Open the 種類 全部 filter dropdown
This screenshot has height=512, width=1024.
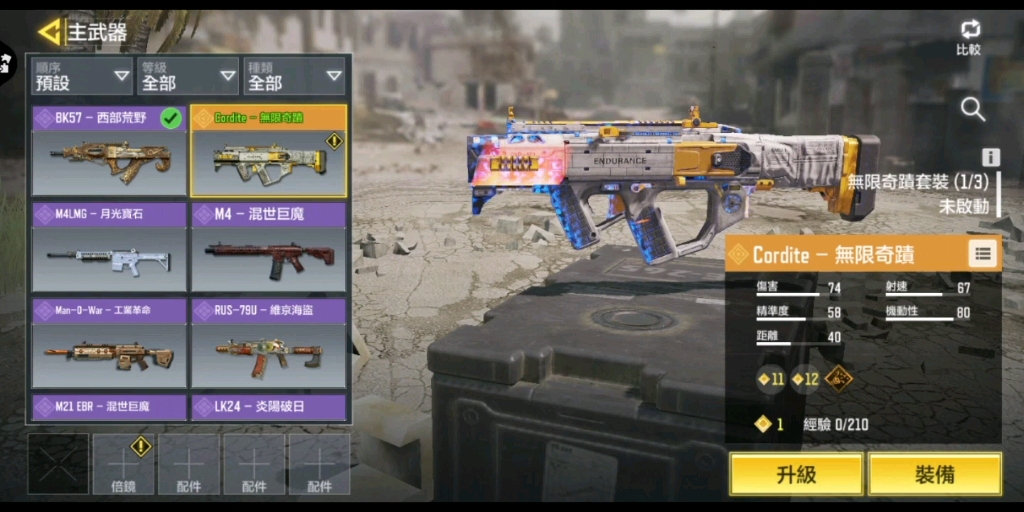coord(294,76)
